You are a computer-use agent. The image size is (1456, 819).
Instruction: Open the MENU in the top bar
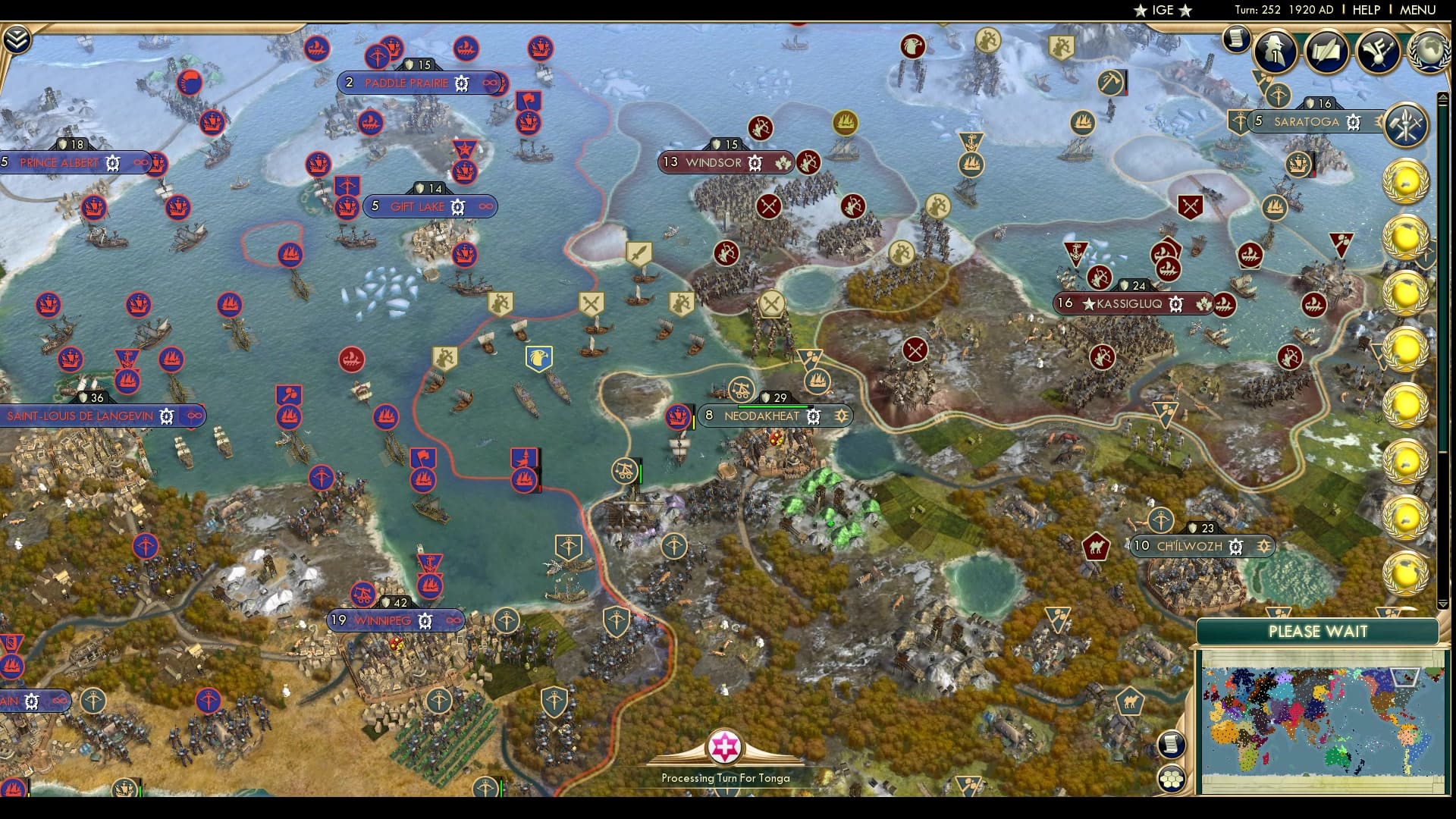coord(1417,11)
